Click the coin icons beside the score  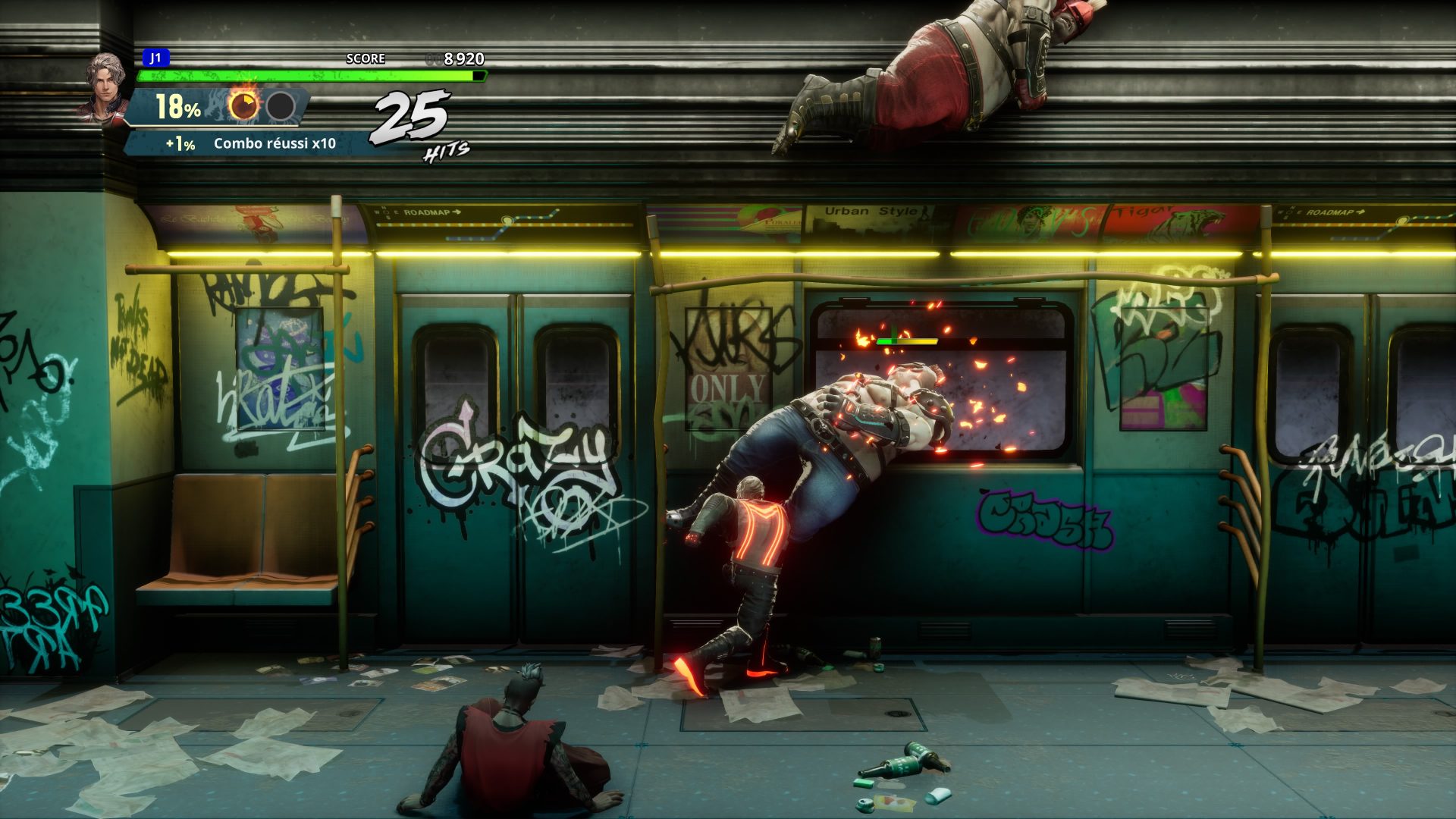pyautogui.click(x=432, y=57)
